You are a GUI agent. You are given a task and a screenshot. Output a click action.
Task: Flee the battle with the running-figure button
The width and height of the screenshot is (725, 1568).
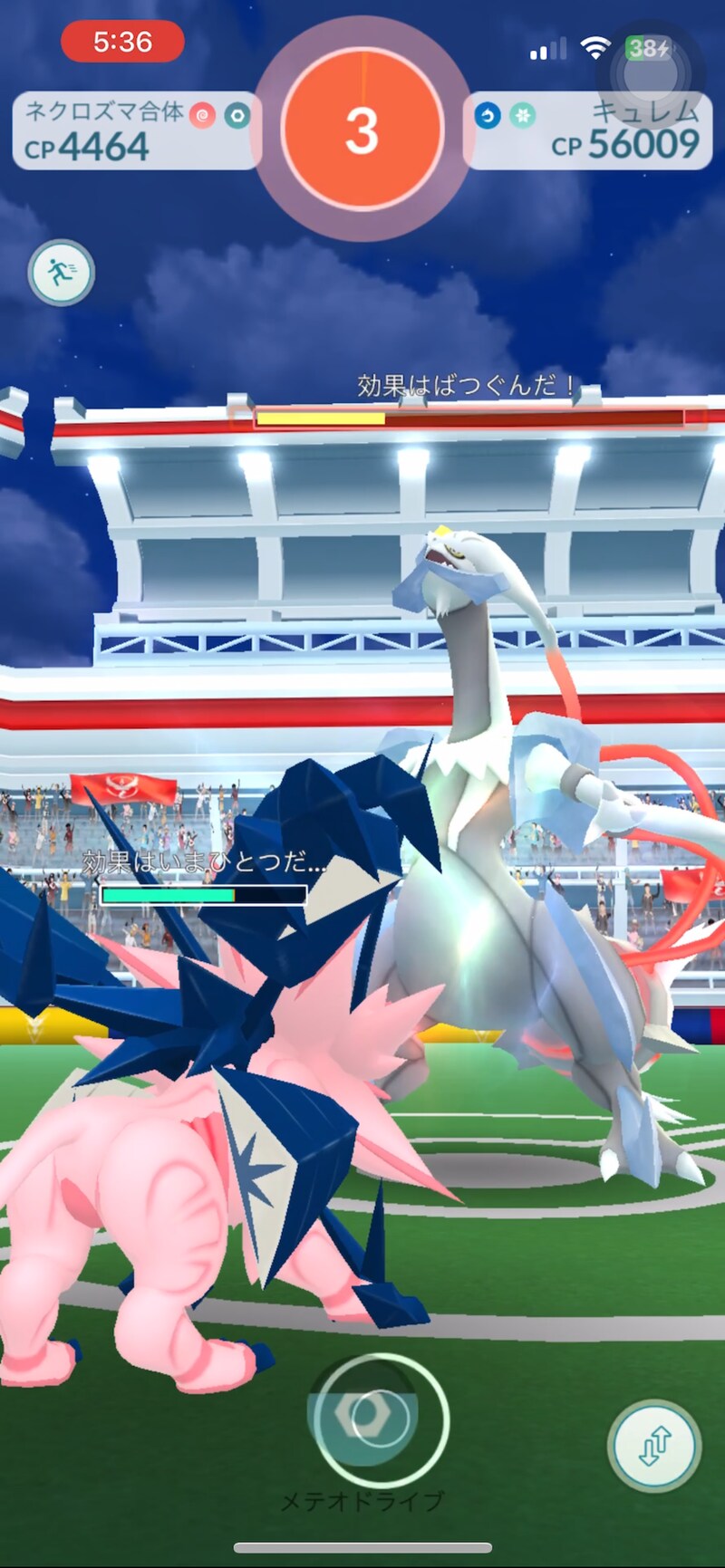61,272
